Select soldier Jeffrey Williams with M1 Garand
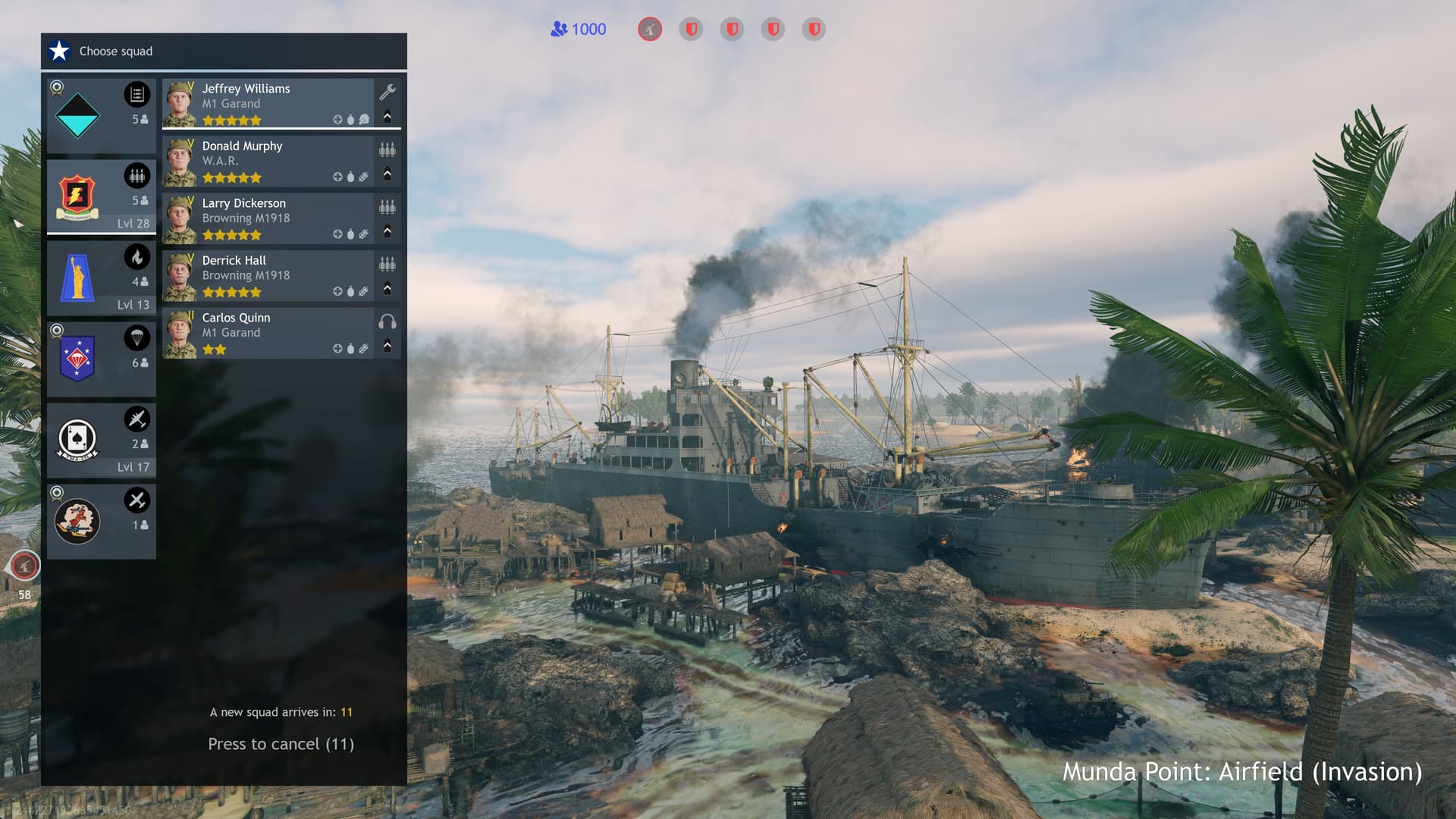1456x819 pixels. pyautogui.click(x=268, y=103)
